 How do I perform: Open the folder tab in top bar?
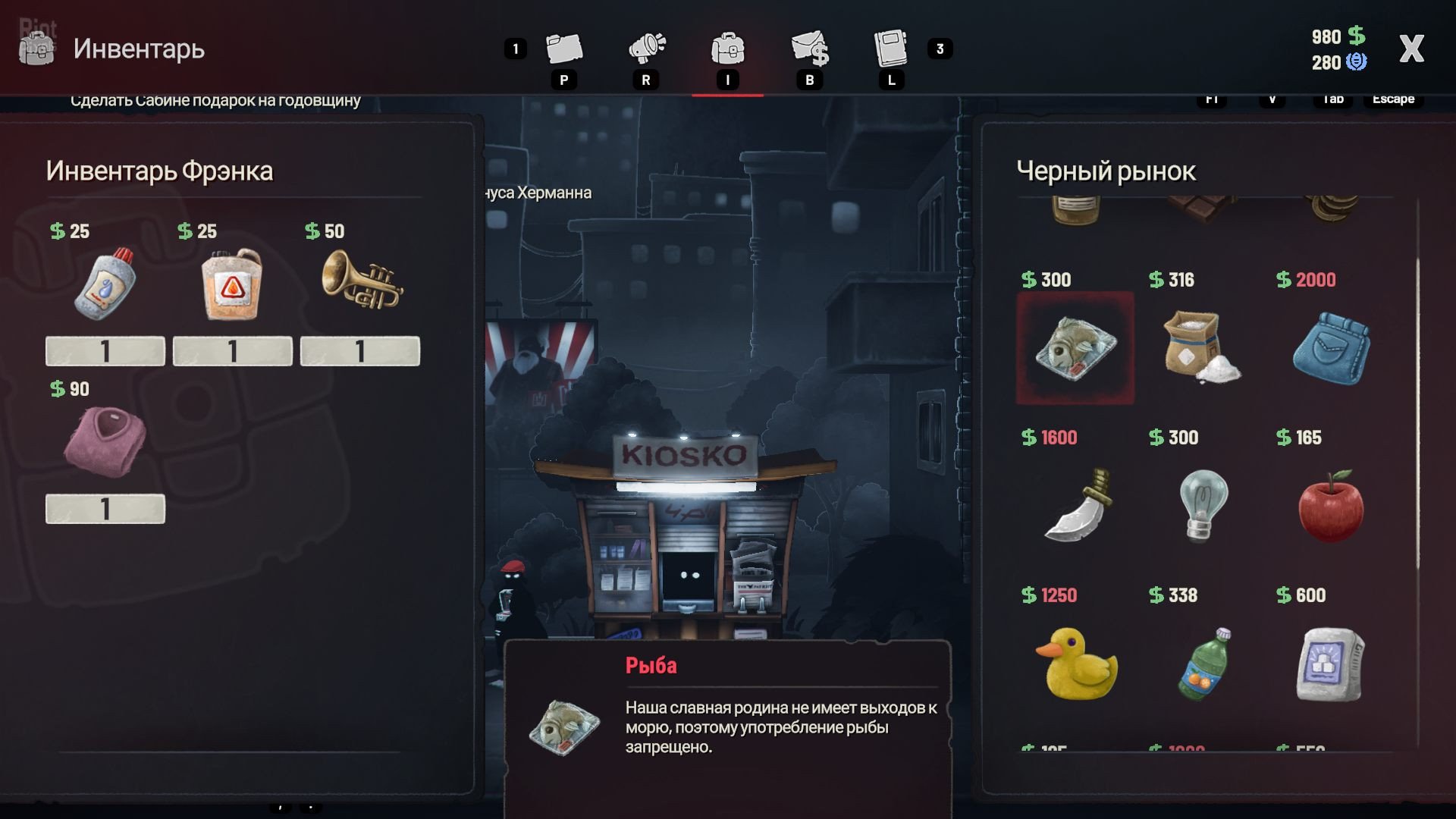(x=563, y=49)
